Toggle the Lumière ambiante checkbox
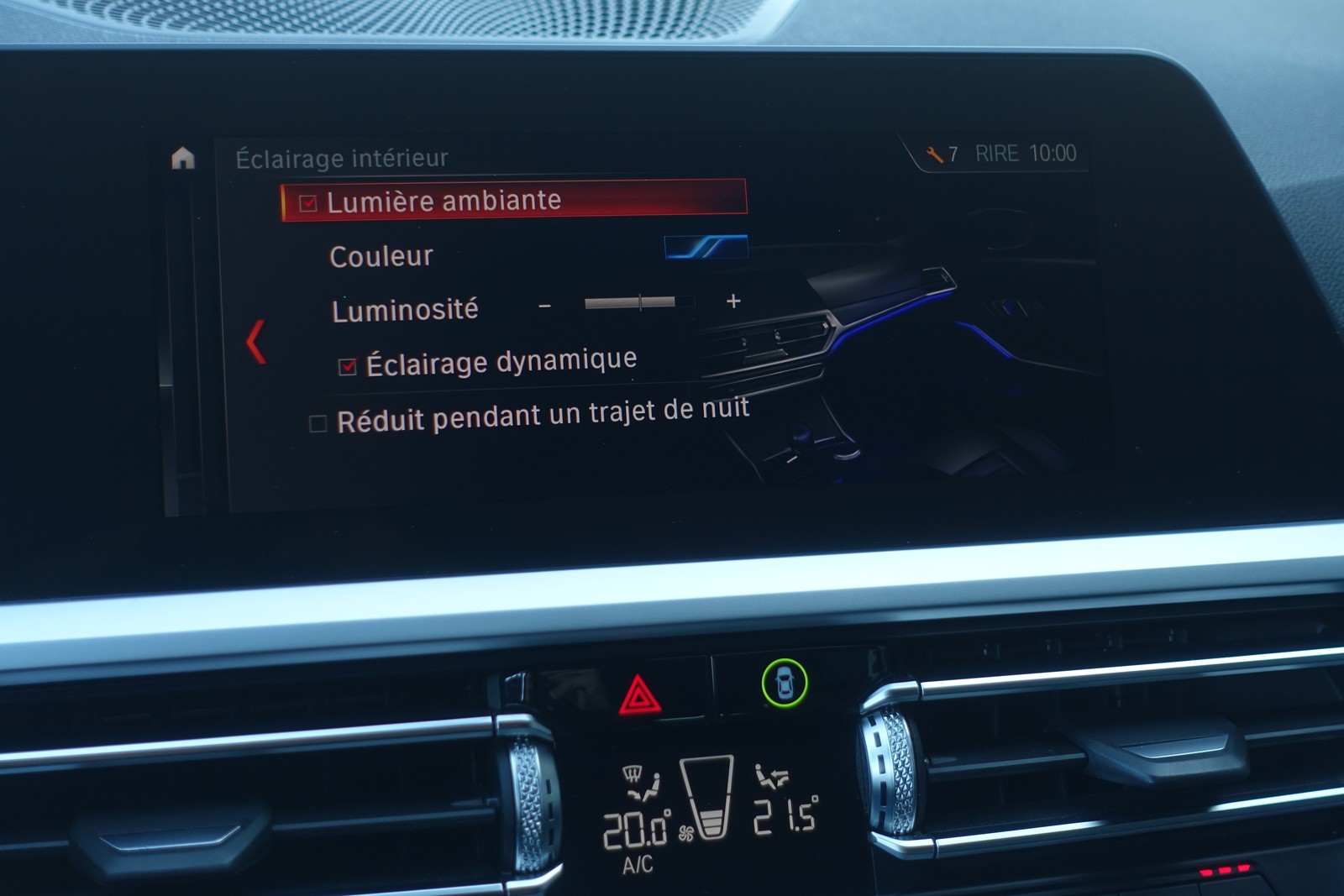Image resolution: width=1344 pixels, height=896 pixels. click(308, 203)
